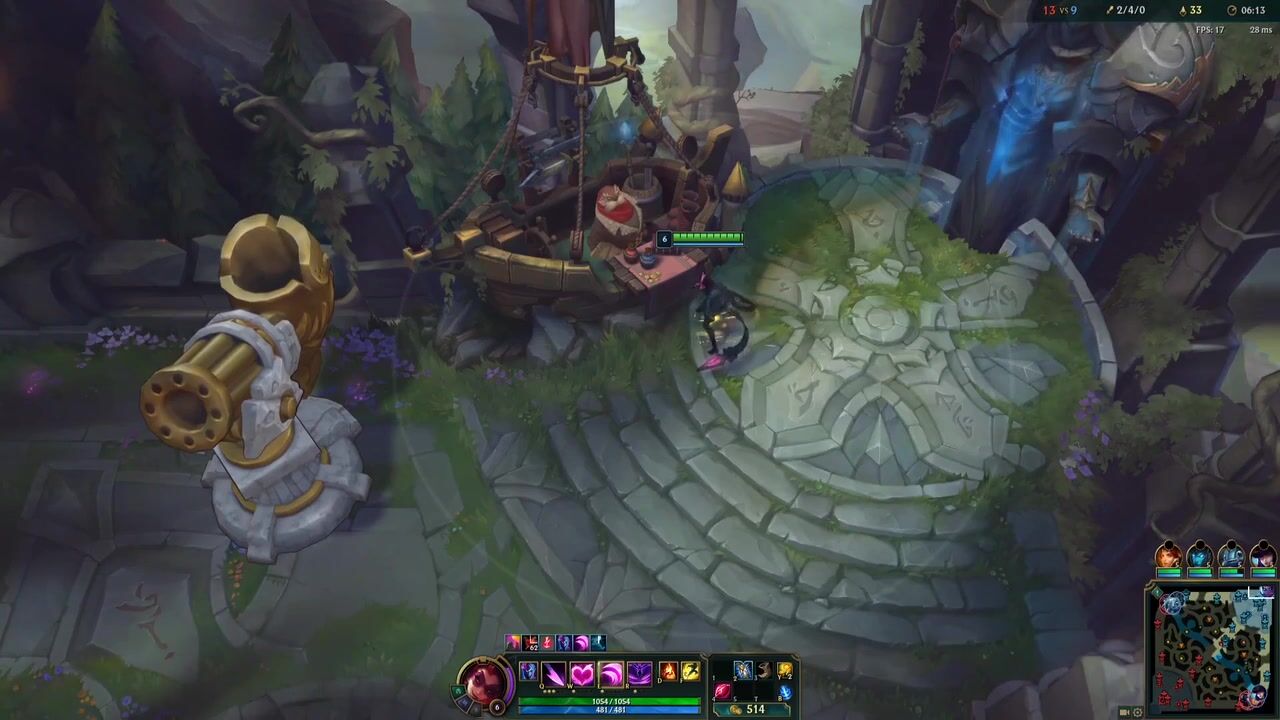The height and width of the screenshot is (720, 1280).
Task: Click the red potion item slot
Action: pos(722,691)
